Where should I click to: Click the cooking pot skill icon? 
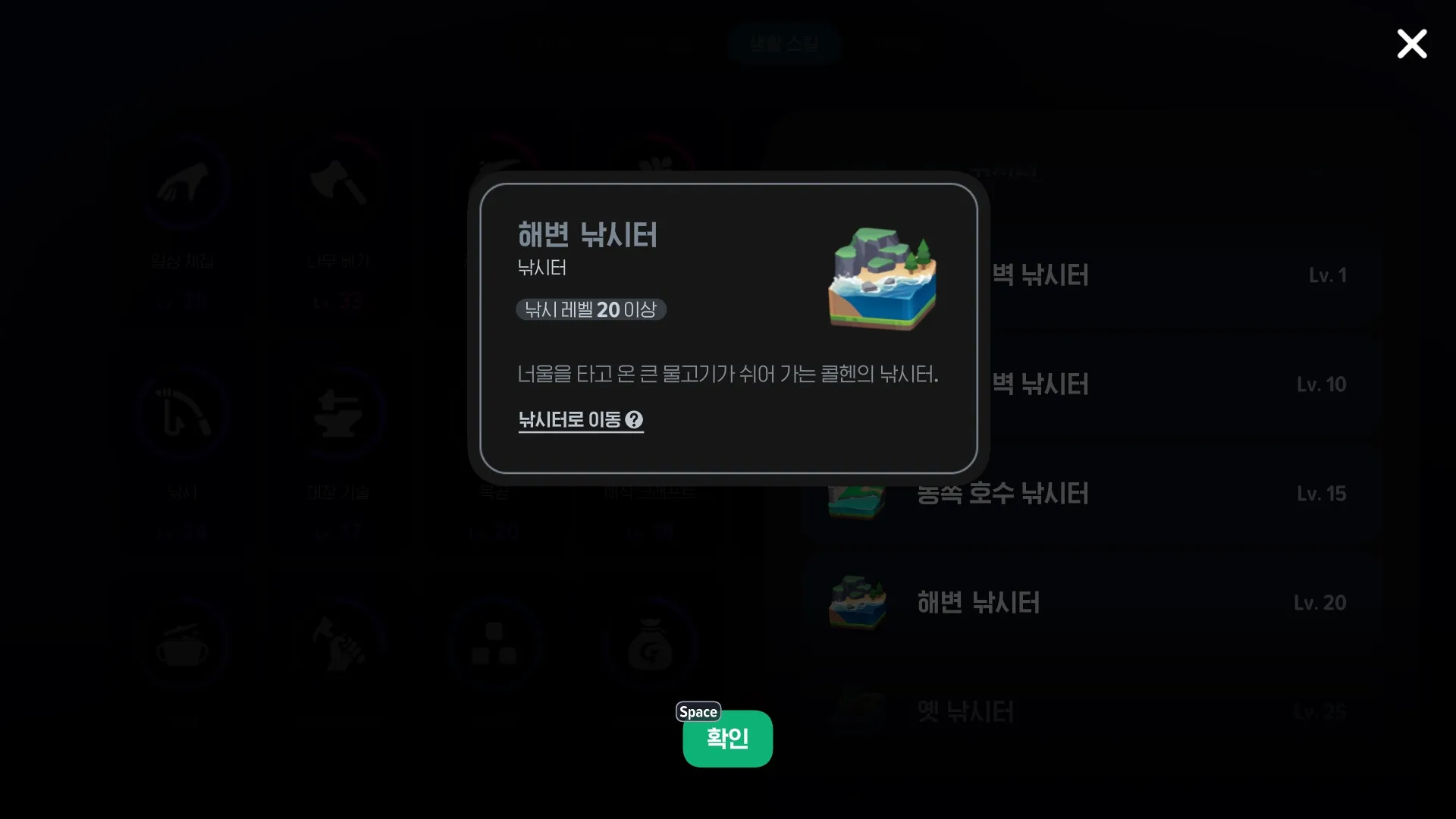click(184, 645)
